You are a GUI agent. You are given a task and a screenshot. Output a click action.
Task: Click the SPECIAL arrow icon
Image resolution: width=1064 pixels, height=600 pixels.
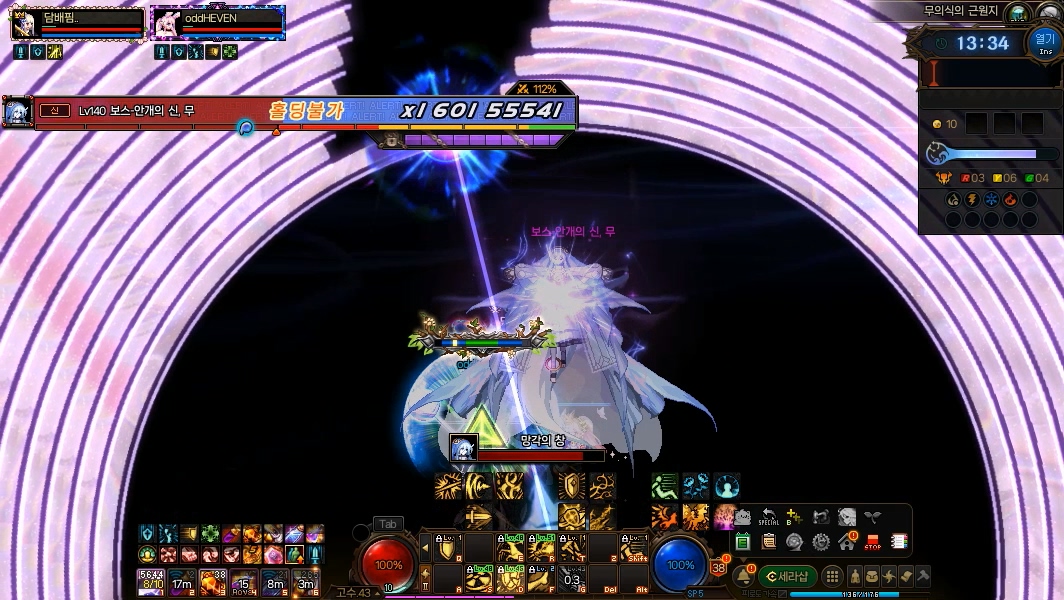pyautogui.click(x=769, y=517)
